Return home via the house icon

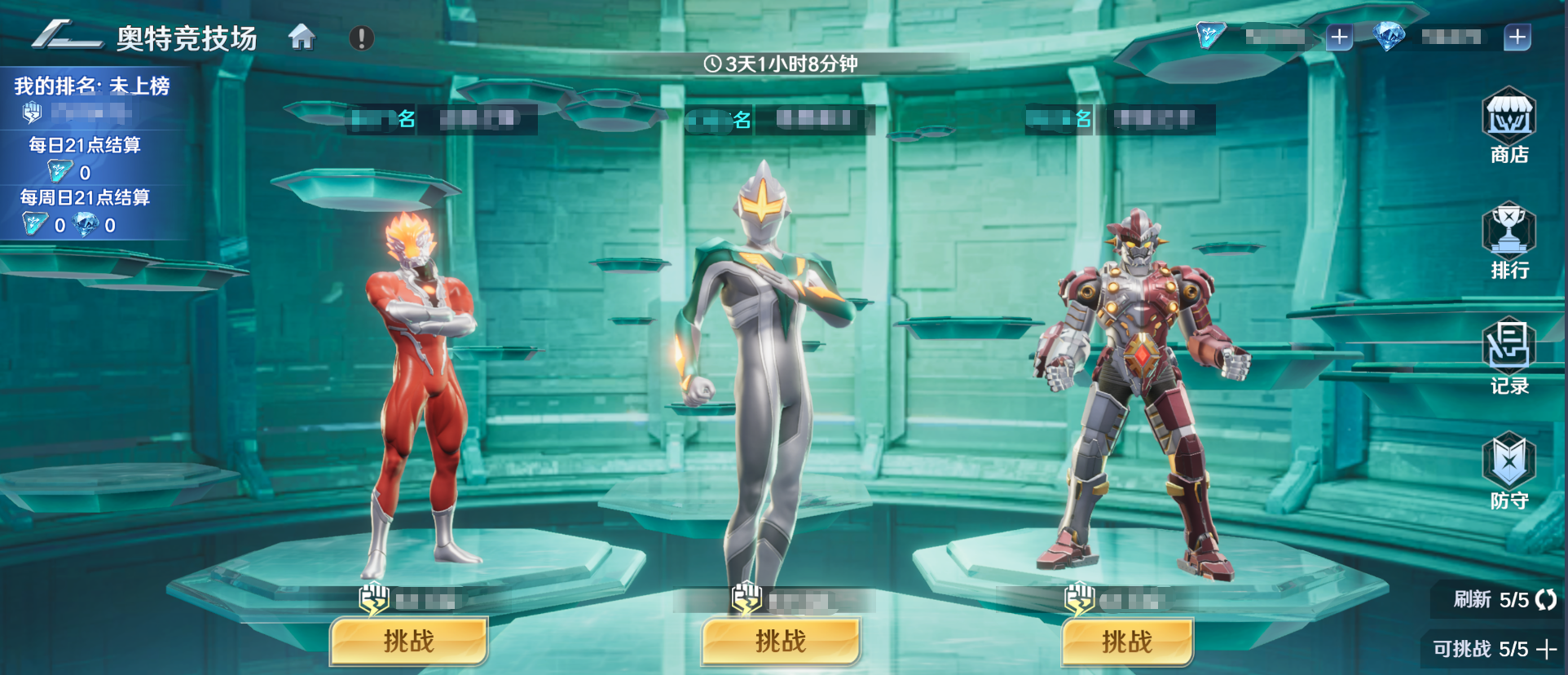tap(304, 37)
